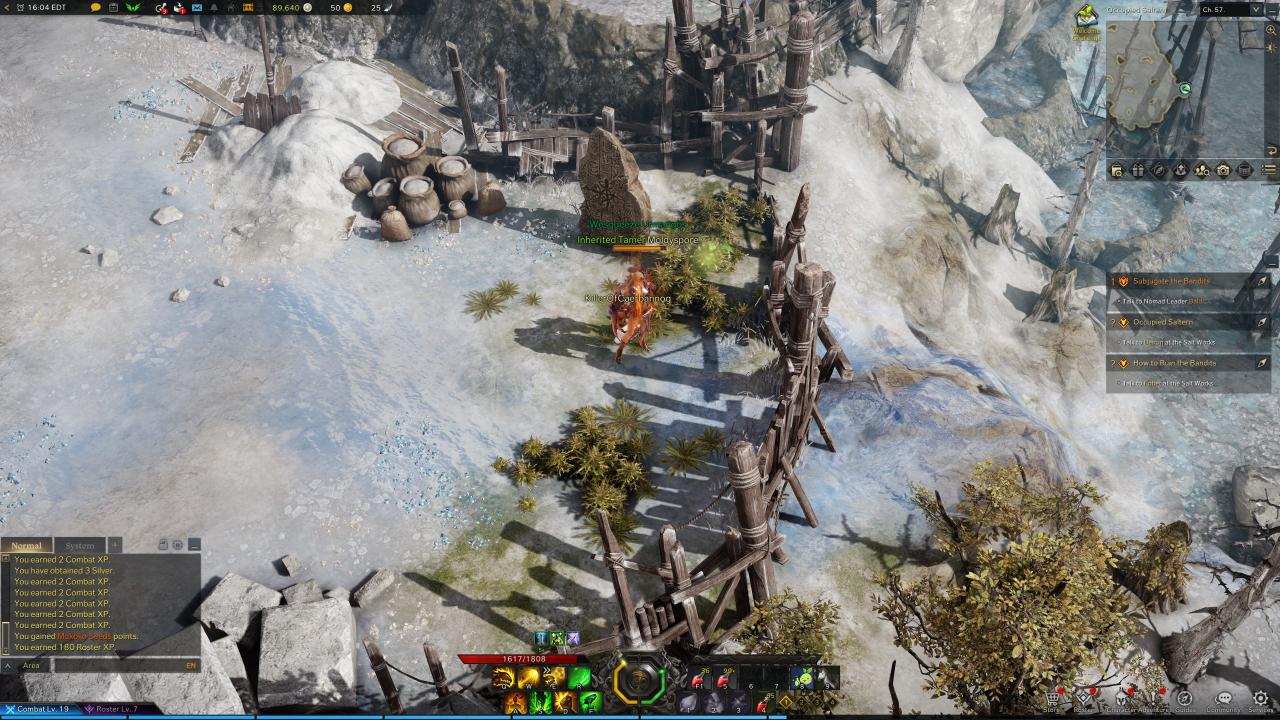Minimize the chat window

(194, 545)
